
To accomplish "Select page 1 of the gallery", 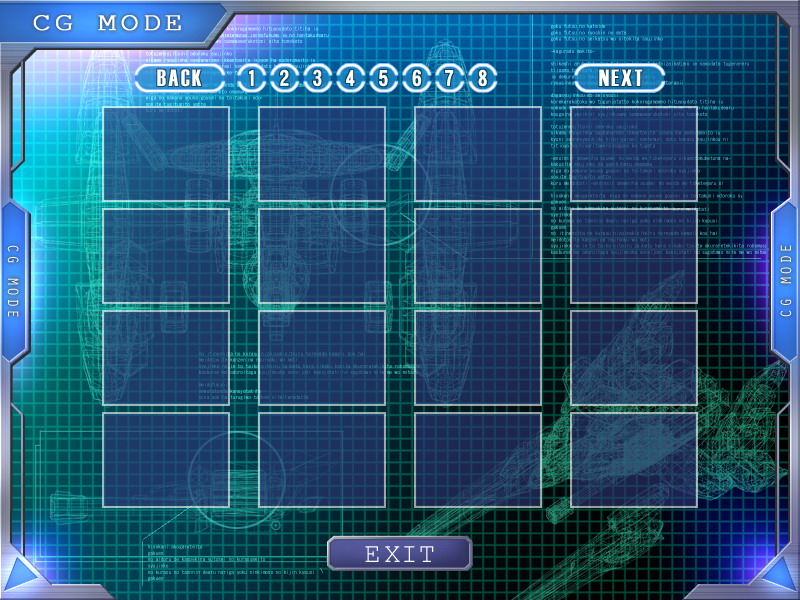I will click(251, 77).
